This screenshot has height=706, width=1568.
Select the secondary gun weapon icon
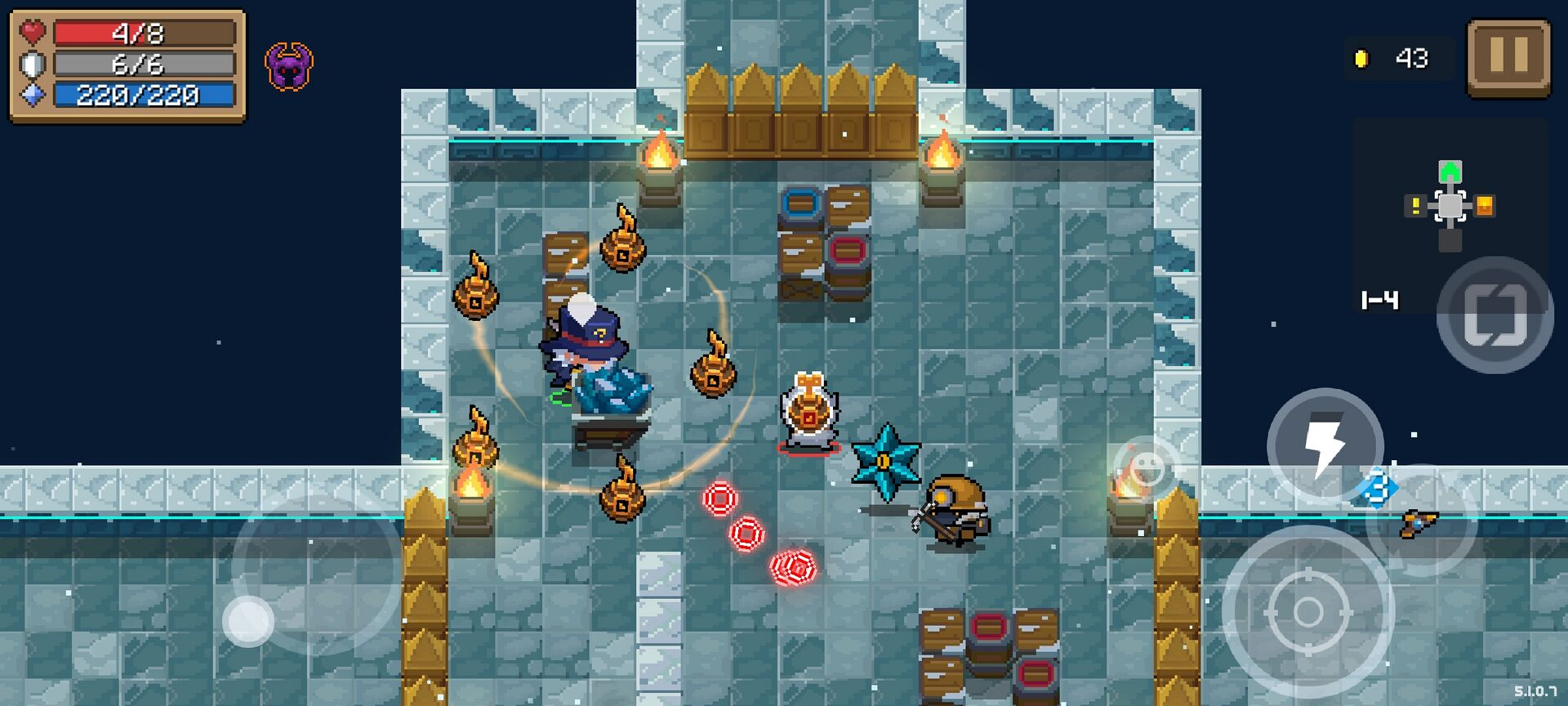point(1420,521)
